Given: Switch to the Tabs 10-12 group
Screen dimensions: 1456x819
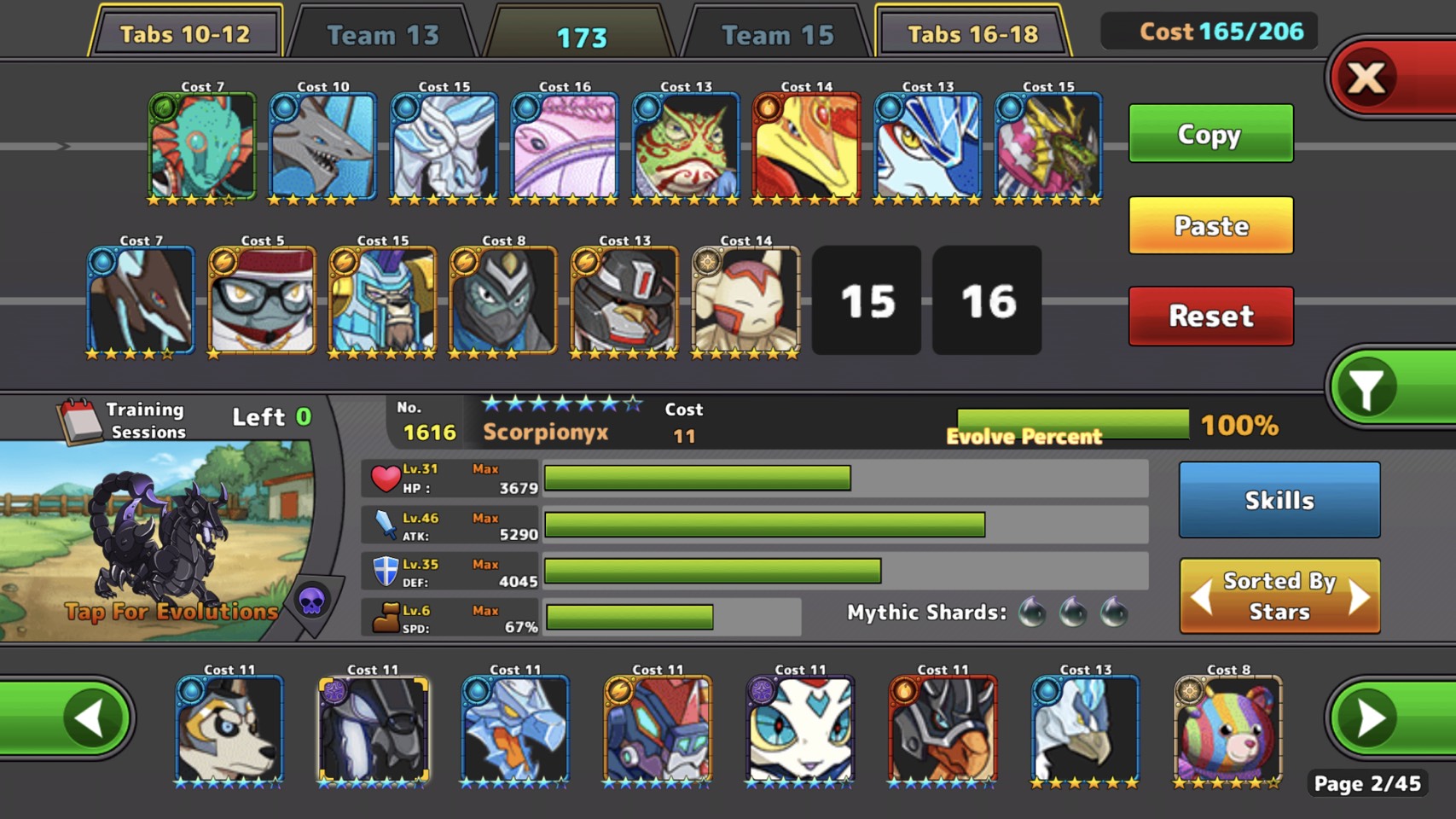Looking at the screenshot, I should click(x=185, y=34).
